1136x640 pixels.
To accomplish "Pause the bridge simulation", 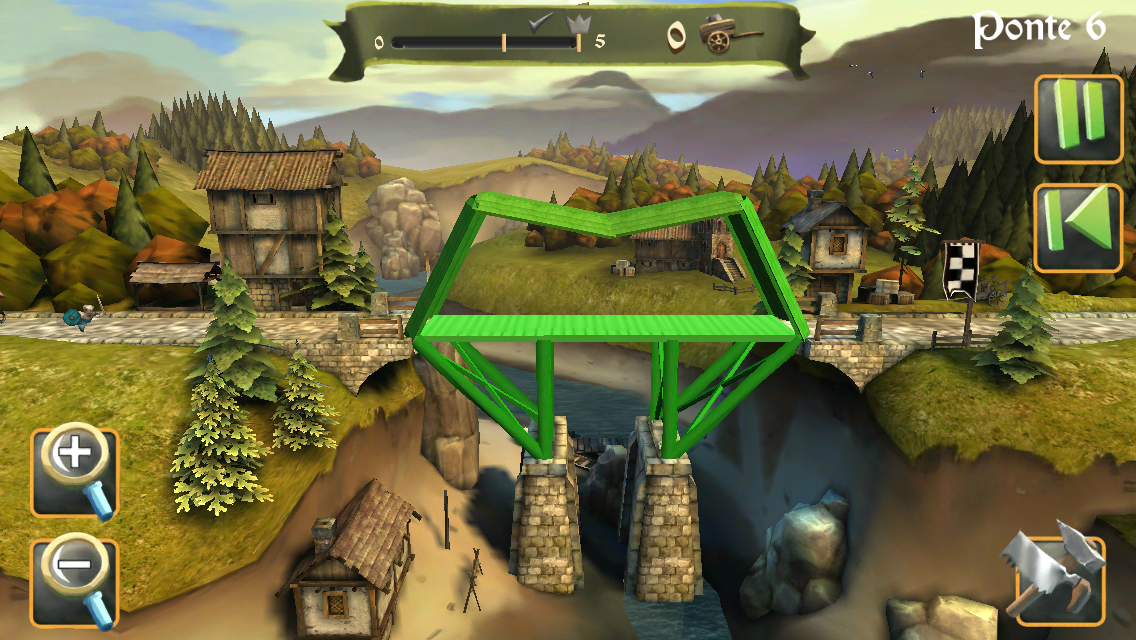I will pos(1078,119).
